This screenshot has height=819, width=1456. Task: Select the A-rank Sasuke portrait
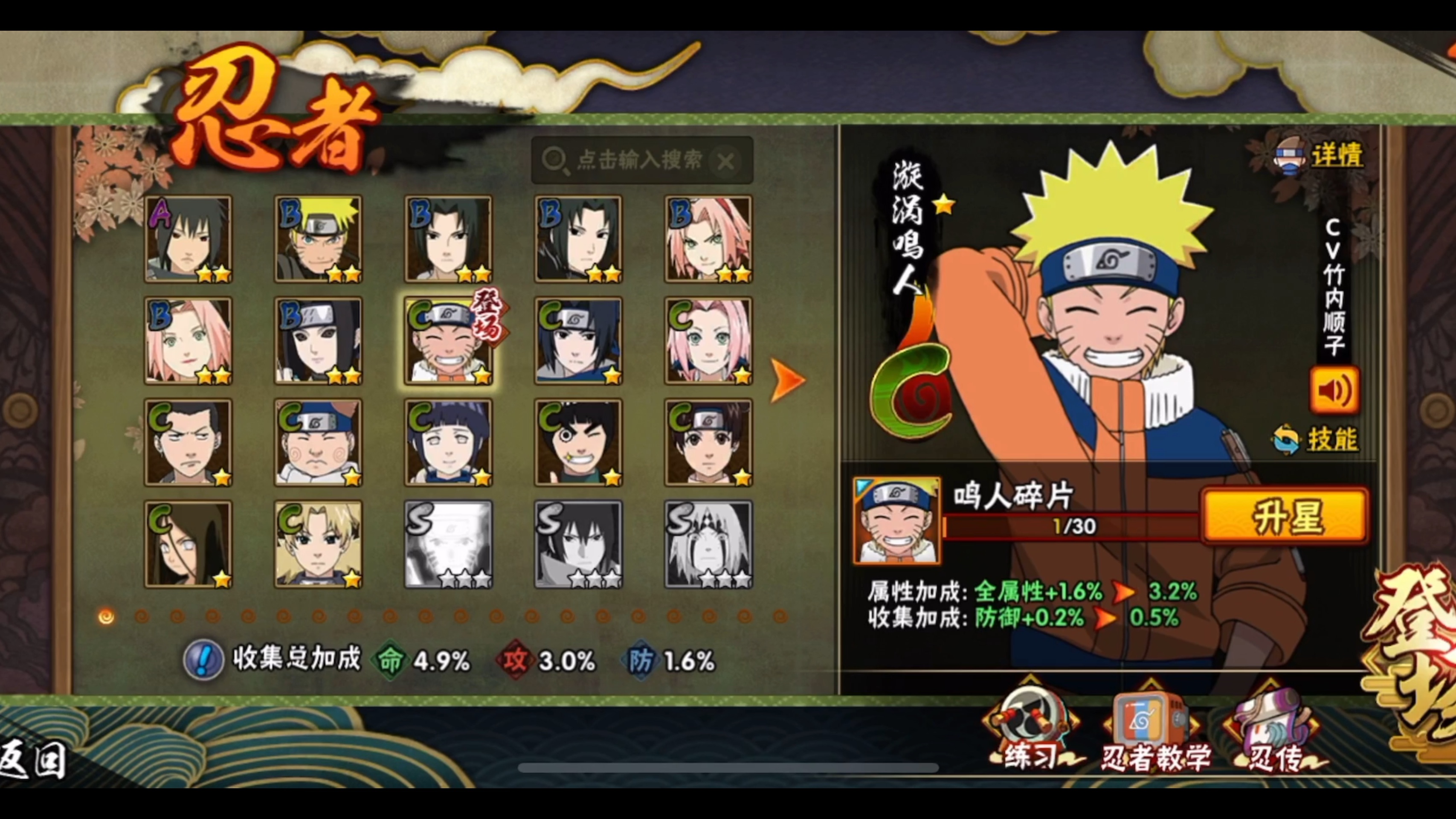(188, 239)
